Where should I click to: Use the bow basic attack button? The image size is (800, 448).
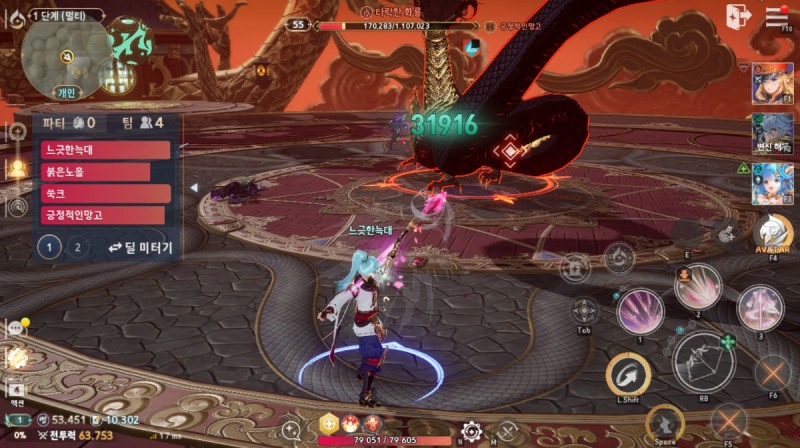pos(704,361)
